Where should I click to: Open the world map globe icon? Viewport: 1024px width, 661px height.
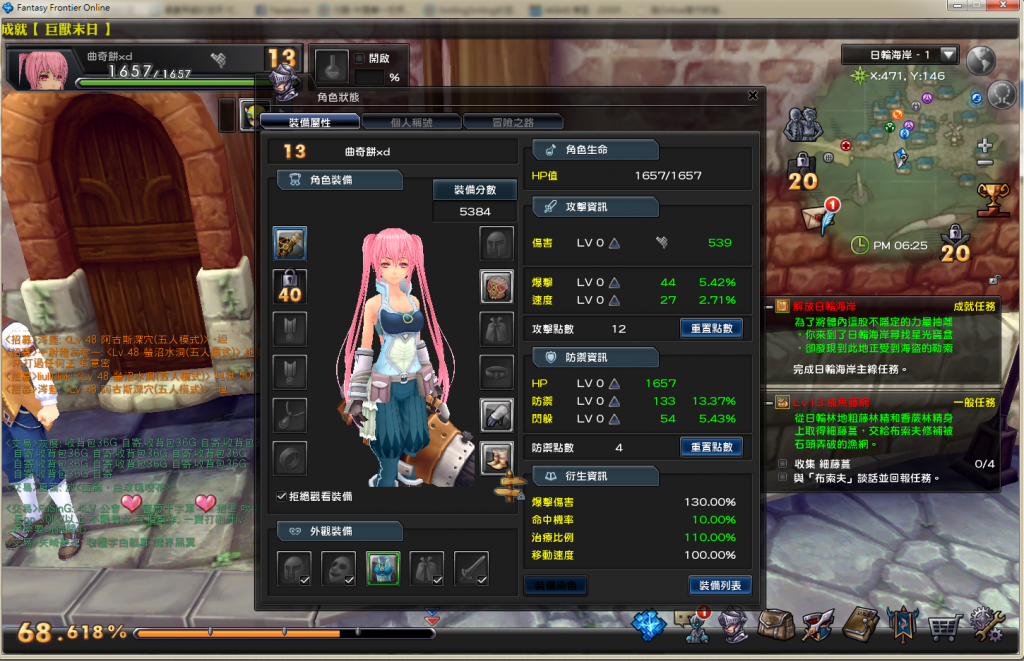click(978, 60)
